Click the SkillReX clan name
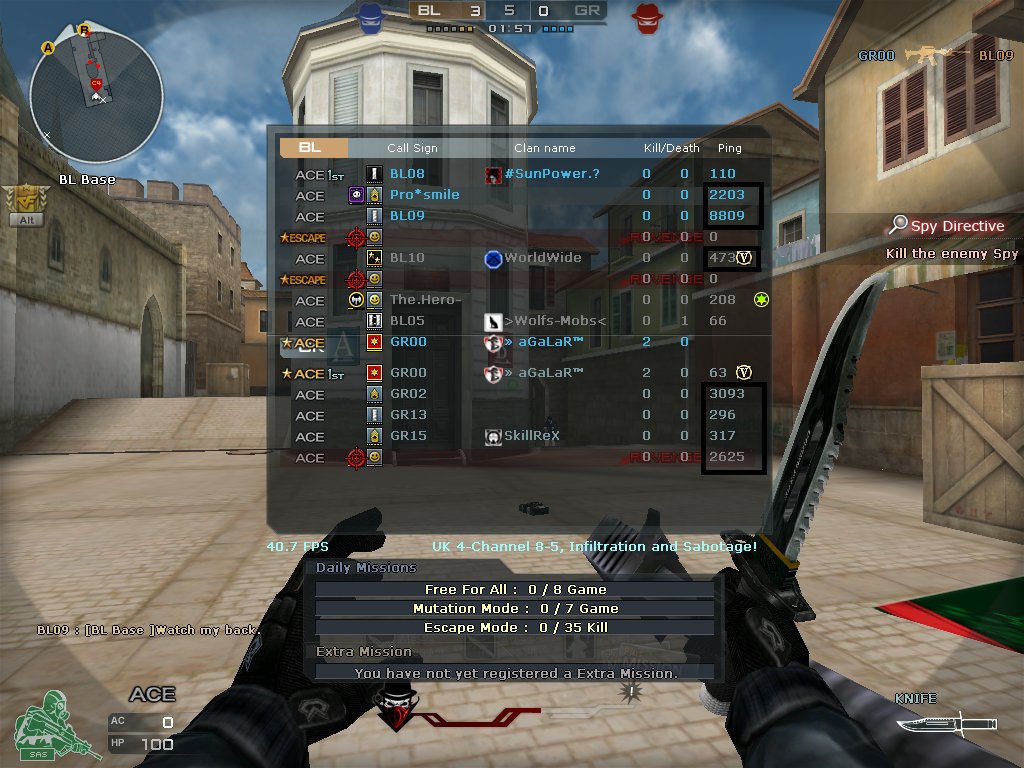 click(531, 436)
